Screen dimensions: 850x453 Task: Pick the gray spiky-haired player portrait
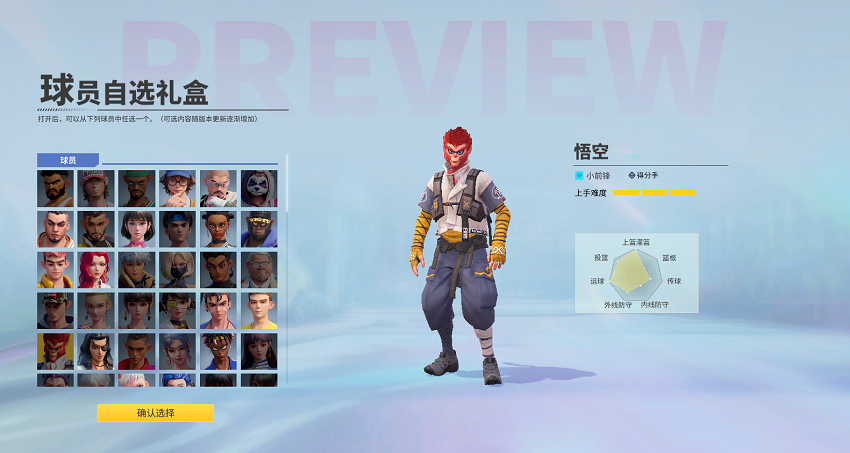(x=137, y=269)
